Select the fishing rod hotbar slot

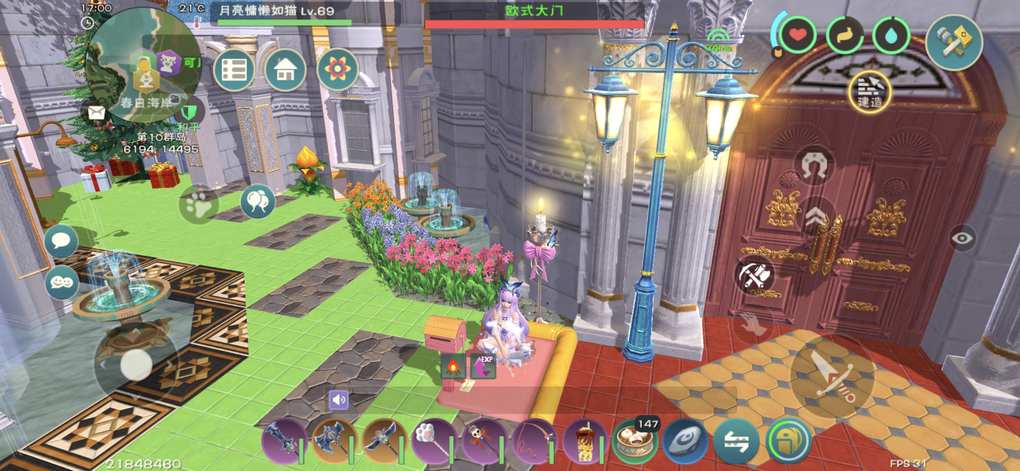(533, 440)
